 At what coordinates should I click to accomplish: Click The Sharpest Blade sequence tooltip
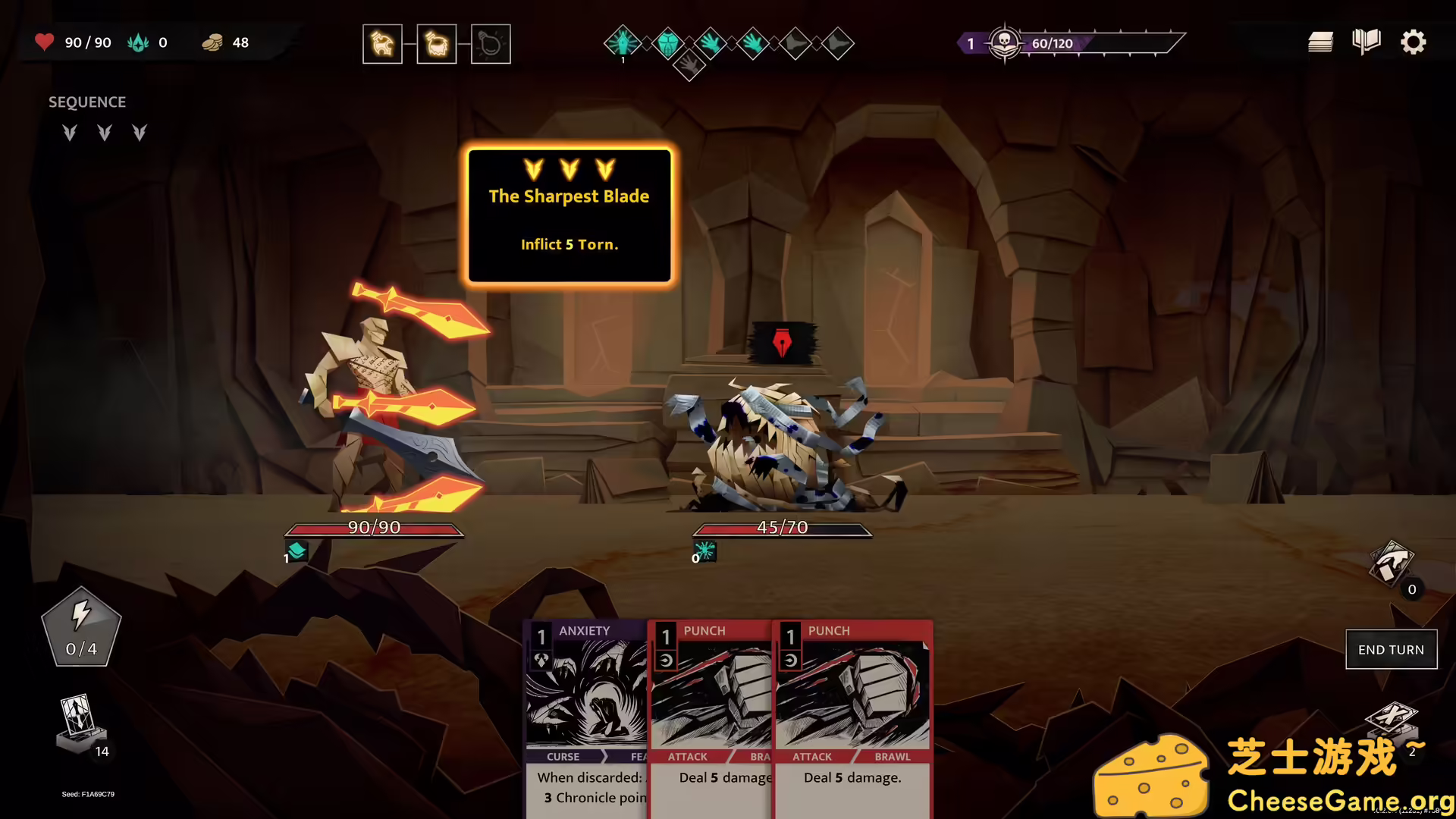point(569,216)
